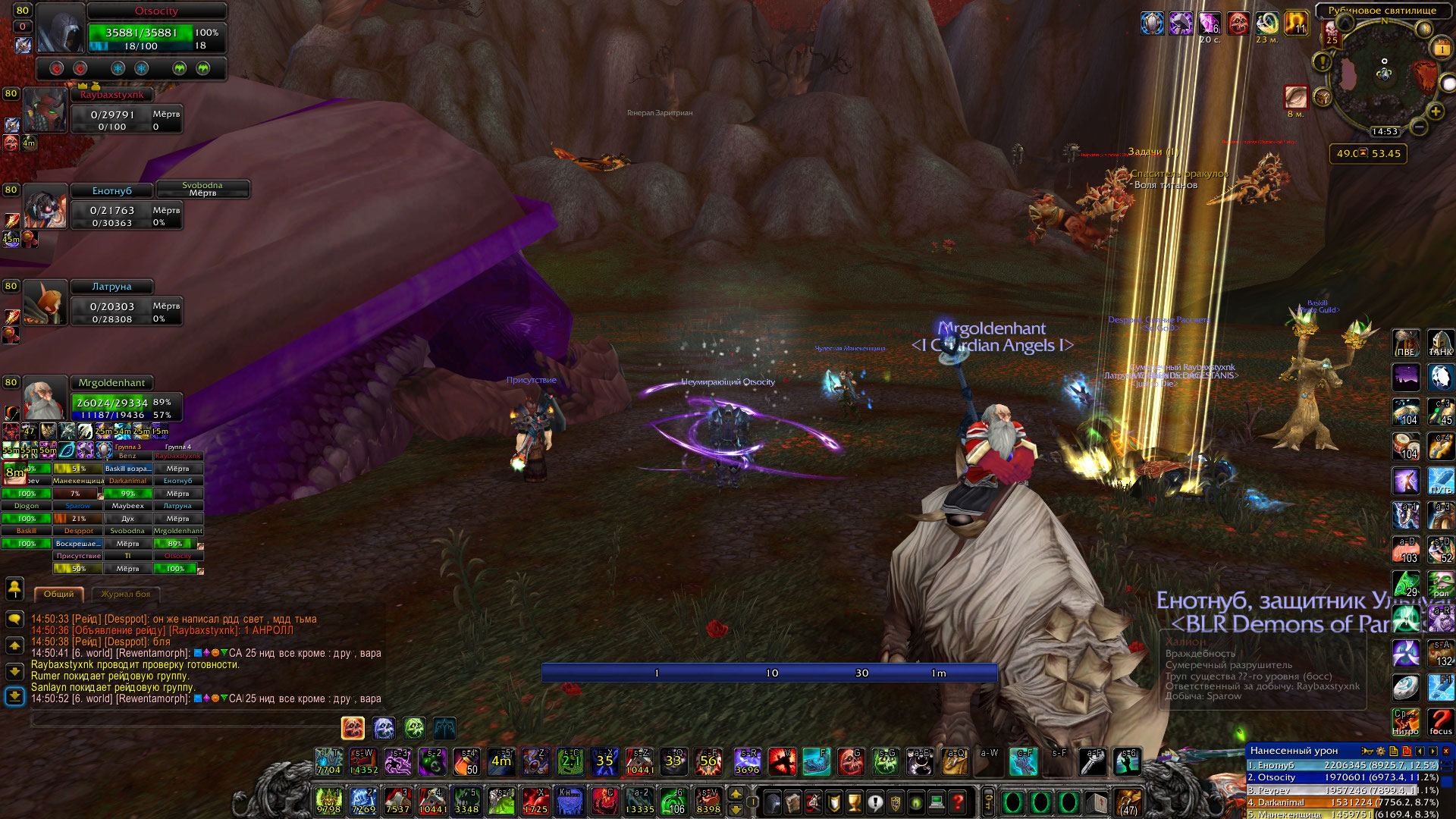Click the focus macro button
The height and width of the screenshot is (819, 1456).
click(1440, 722)
